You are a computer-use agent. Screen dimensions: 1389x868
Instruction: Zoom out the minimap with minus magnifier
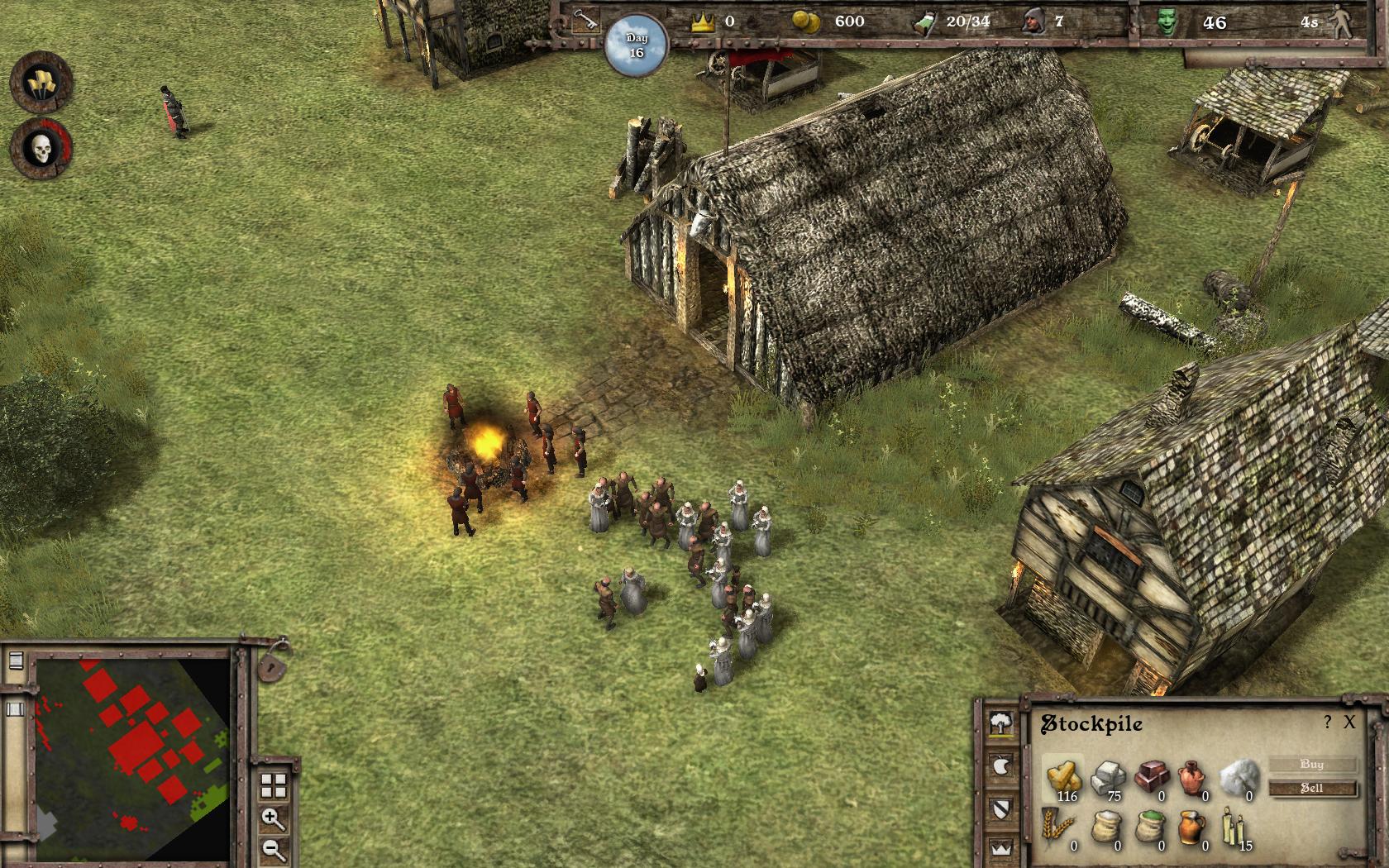[x=273, y=849]
